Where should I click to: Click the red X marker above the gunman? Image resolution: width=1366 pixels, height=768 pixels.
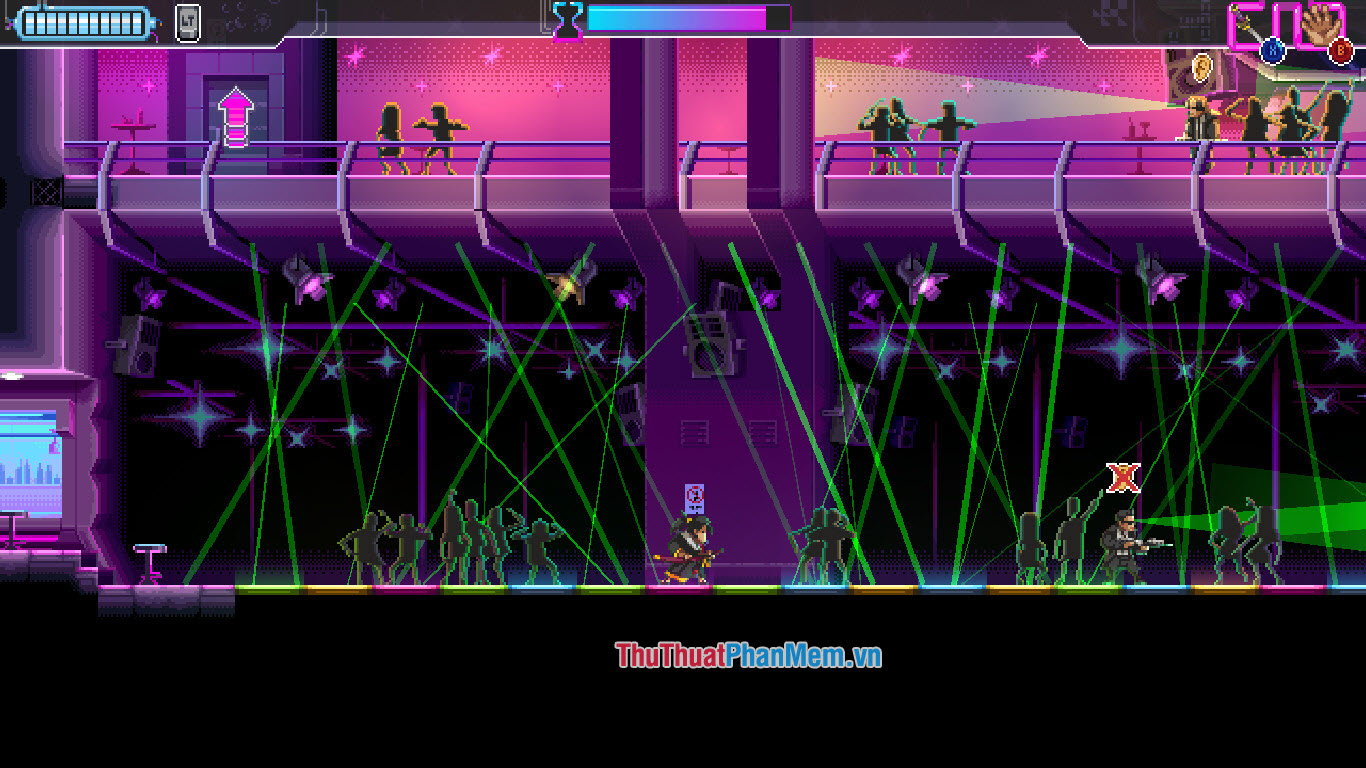1122,480
